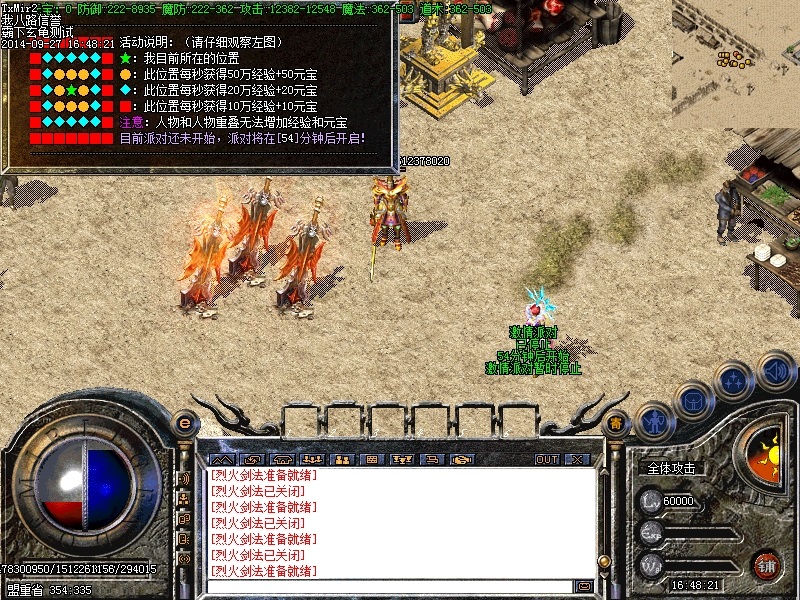Screen dimensions: 800x600
Task: Click the X button above the chat
Action: (578, 459)
